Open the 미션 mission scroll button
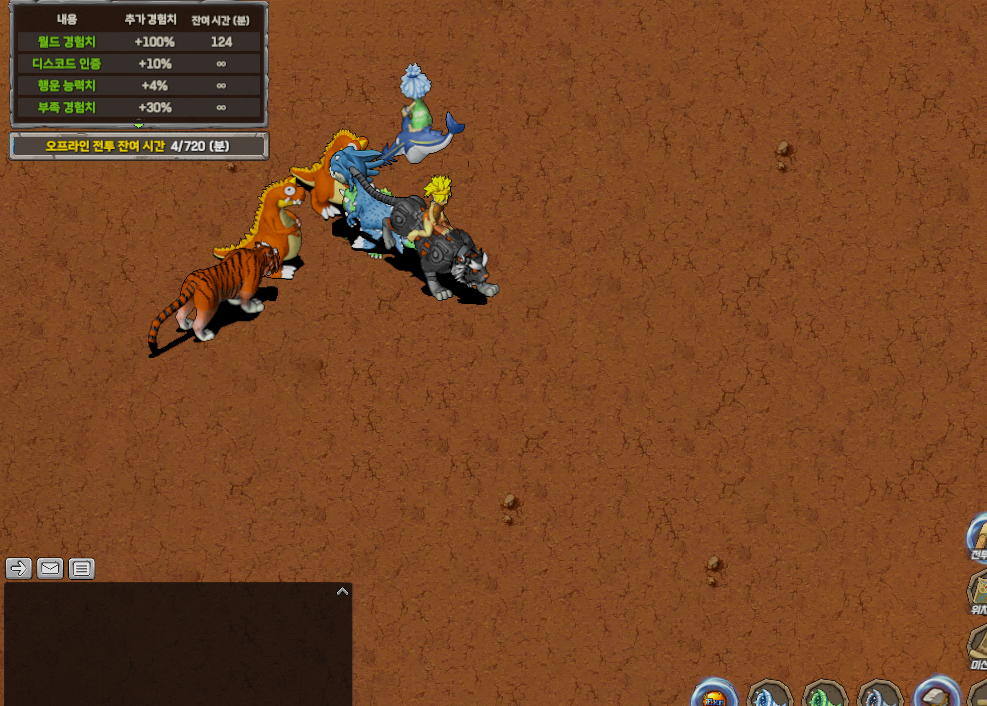This screenshot has height=706, width=987. (977, 647)
